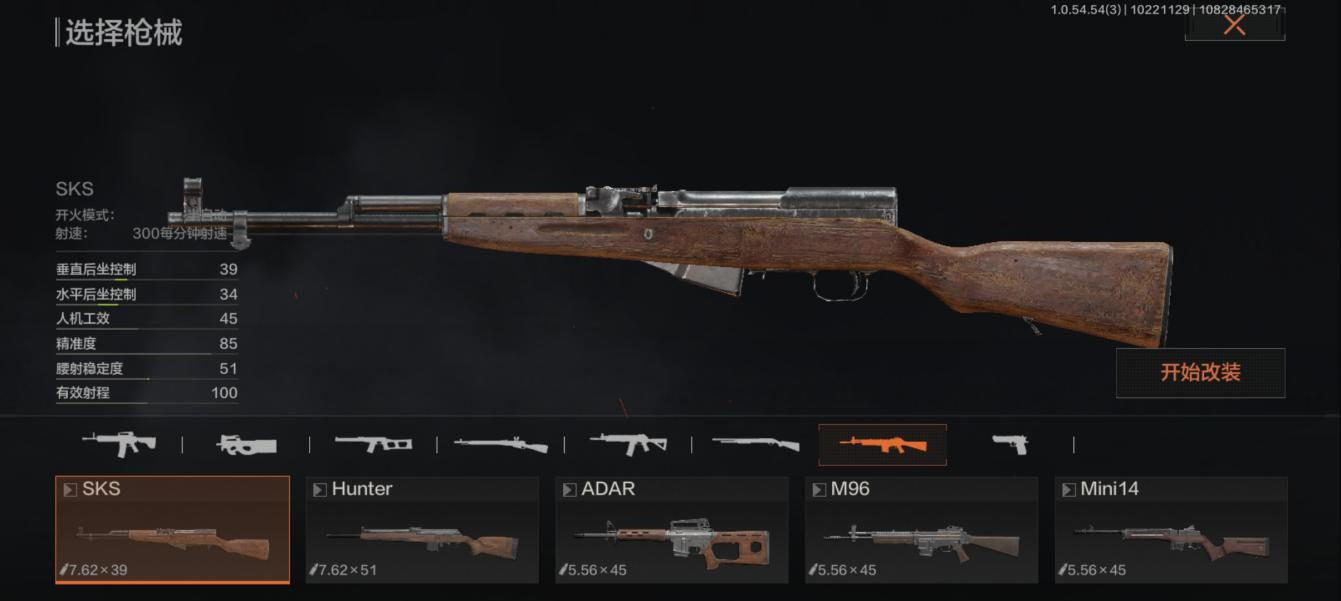Choose the Mini14 rifle card

pyautogui.click(x=1171, y=529)
